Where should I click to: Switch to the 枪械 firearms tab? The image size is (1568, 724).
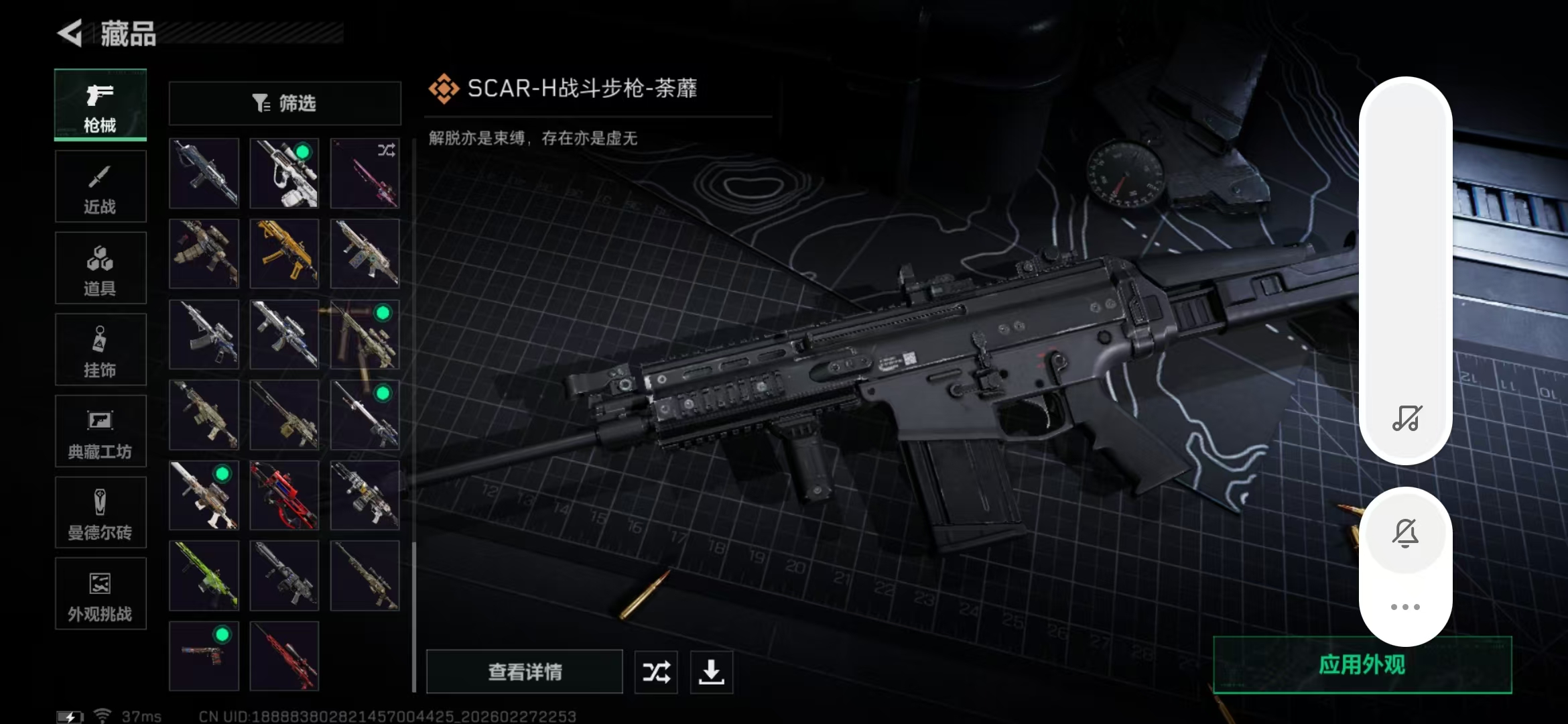[101, 105]
